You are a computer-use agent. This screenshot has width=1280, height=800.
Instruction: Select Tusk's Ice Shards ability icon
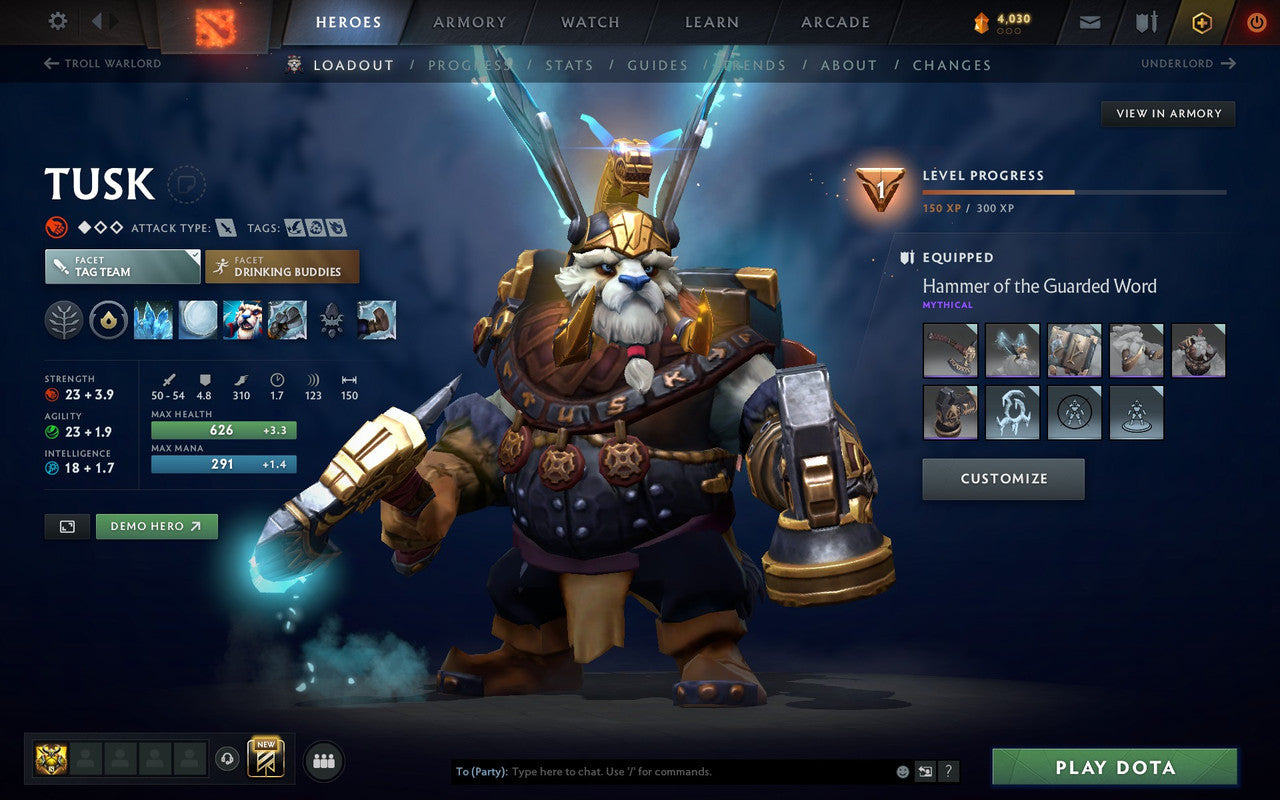[153, 320]
